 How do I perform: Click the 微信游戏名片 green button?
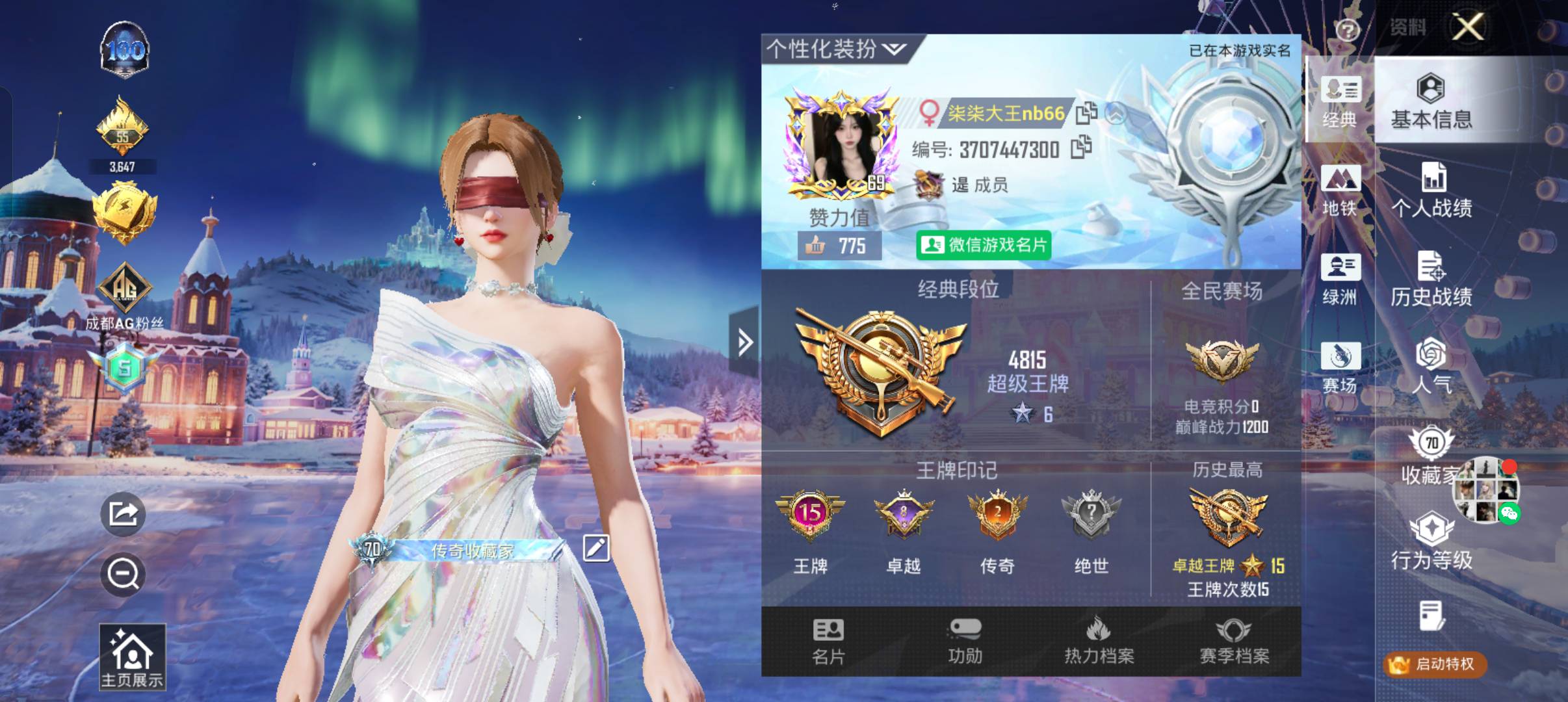pyautogui.click(x=984, y=245)
